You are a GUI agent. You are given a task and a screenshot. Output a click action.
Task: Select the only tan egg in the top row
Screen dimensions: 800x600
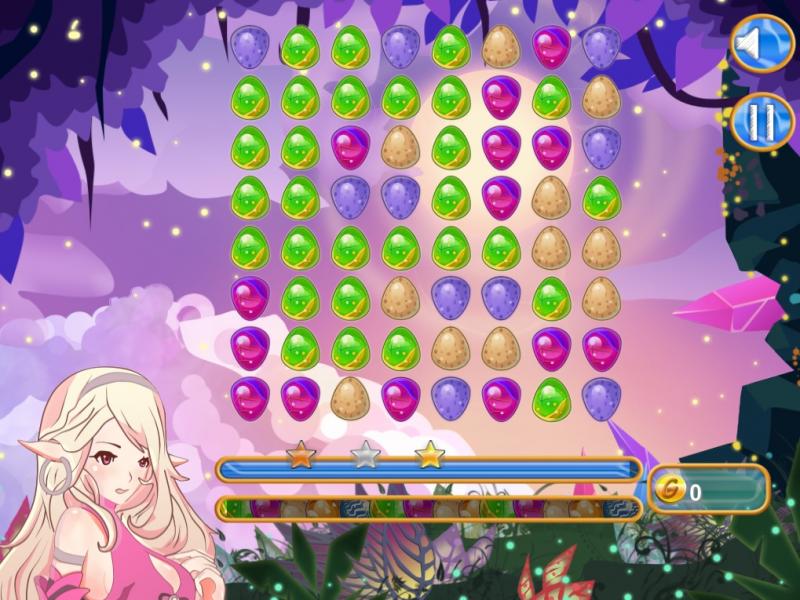click(500, 47)
